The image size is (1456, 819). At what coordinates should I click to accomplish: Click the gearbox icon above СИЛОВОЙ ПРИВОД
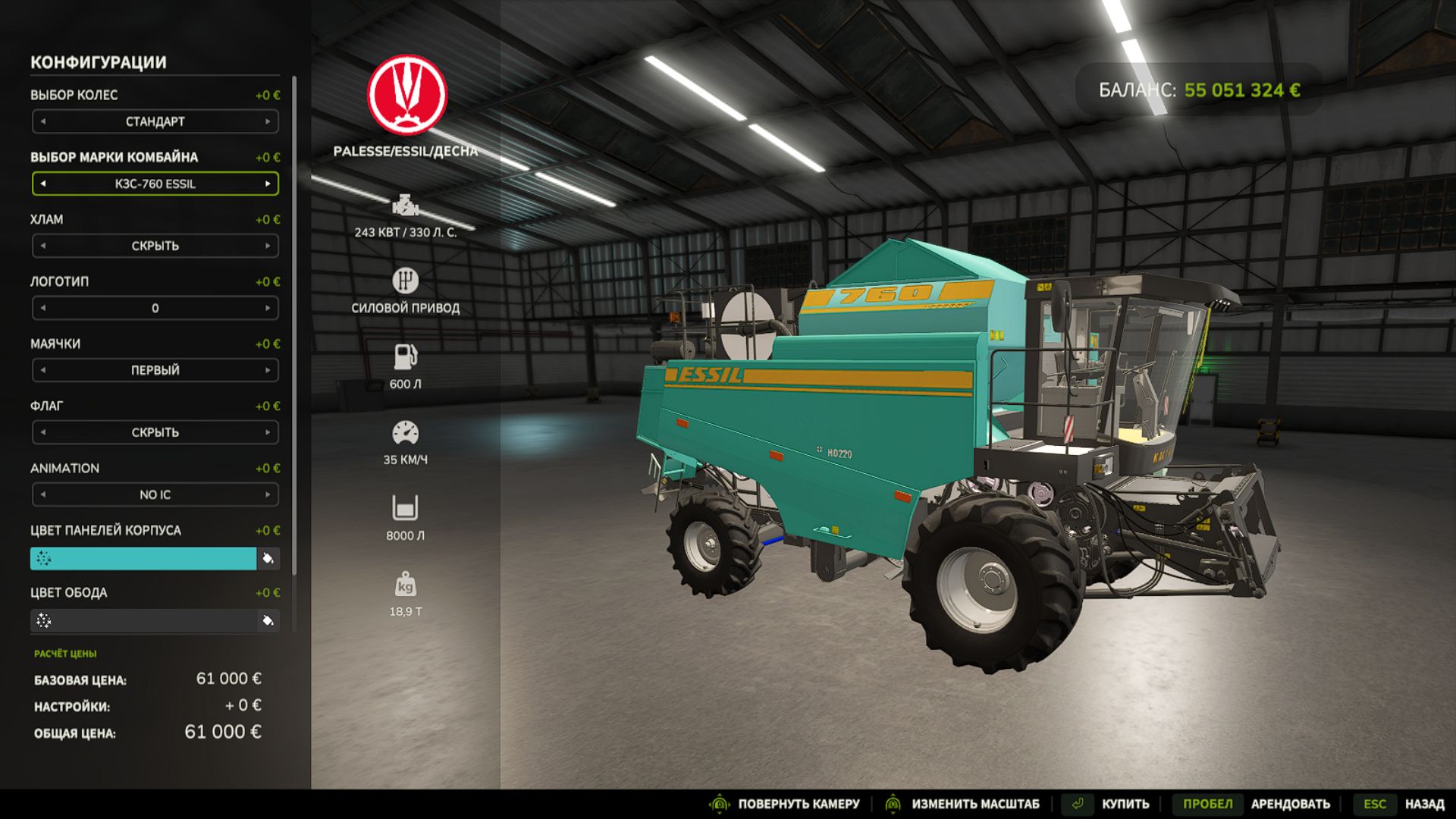pos(406,281)
